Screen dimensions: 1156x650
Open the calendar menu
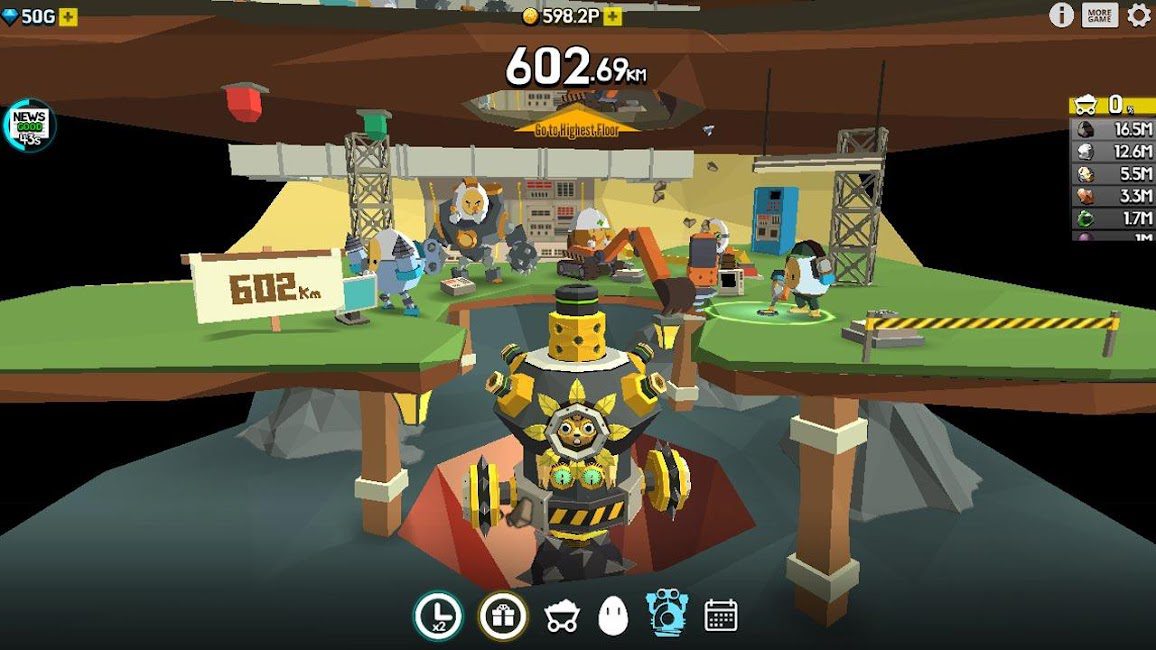pos(721,615)
